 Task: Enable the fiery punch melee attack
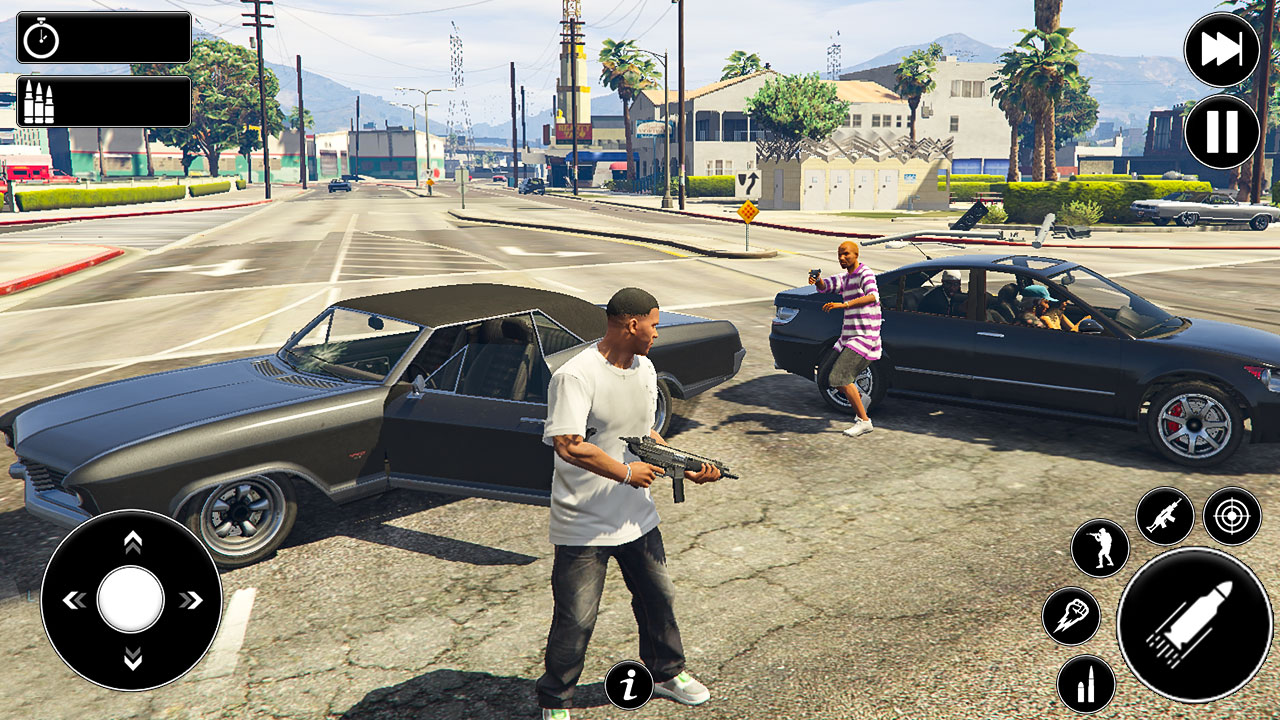[1072, 614]
